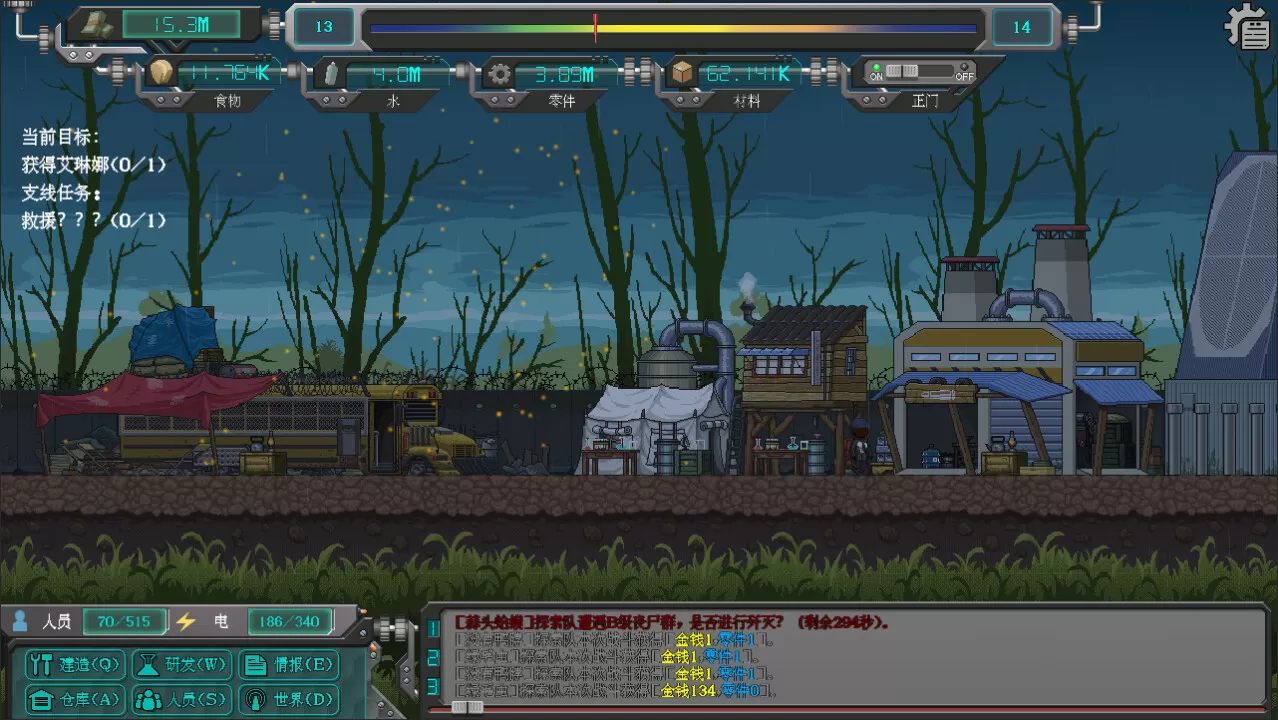Select message log tab 2
The height and width of the screenshot is (720, 1278).
pos(433,657)
